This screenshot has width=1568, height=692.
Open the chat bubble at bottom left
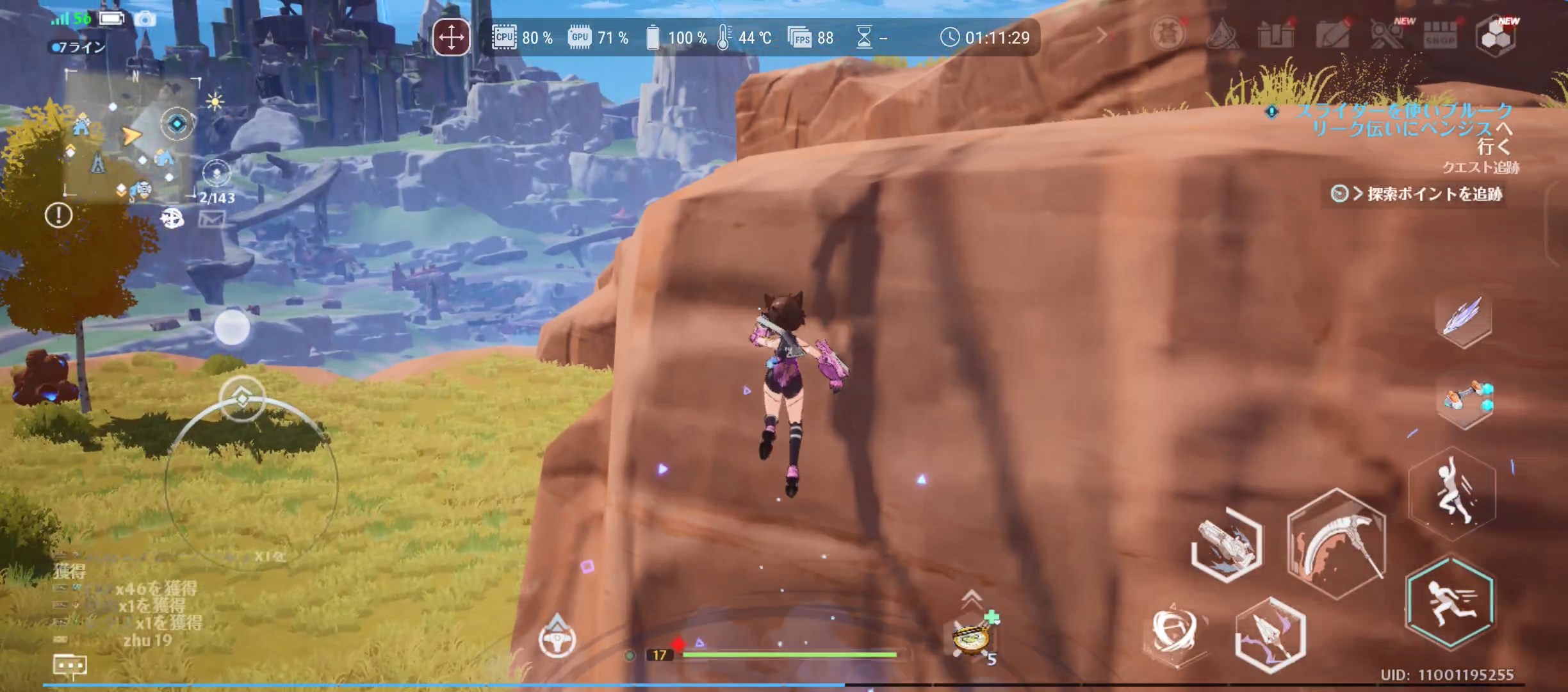(x=72, y=665)
